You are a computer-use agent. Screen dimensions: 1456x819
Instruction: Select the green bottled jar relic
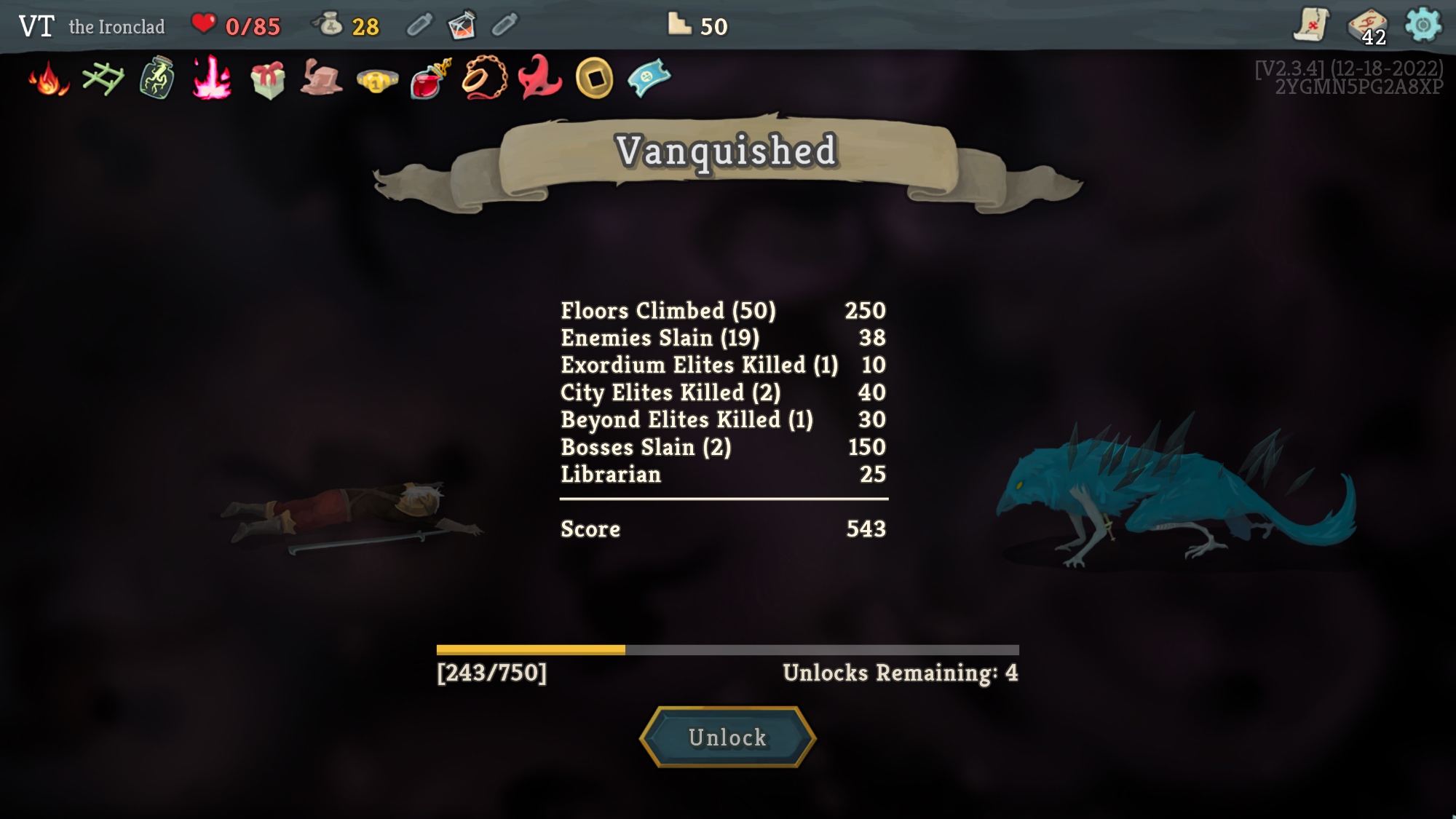point(157,79)
